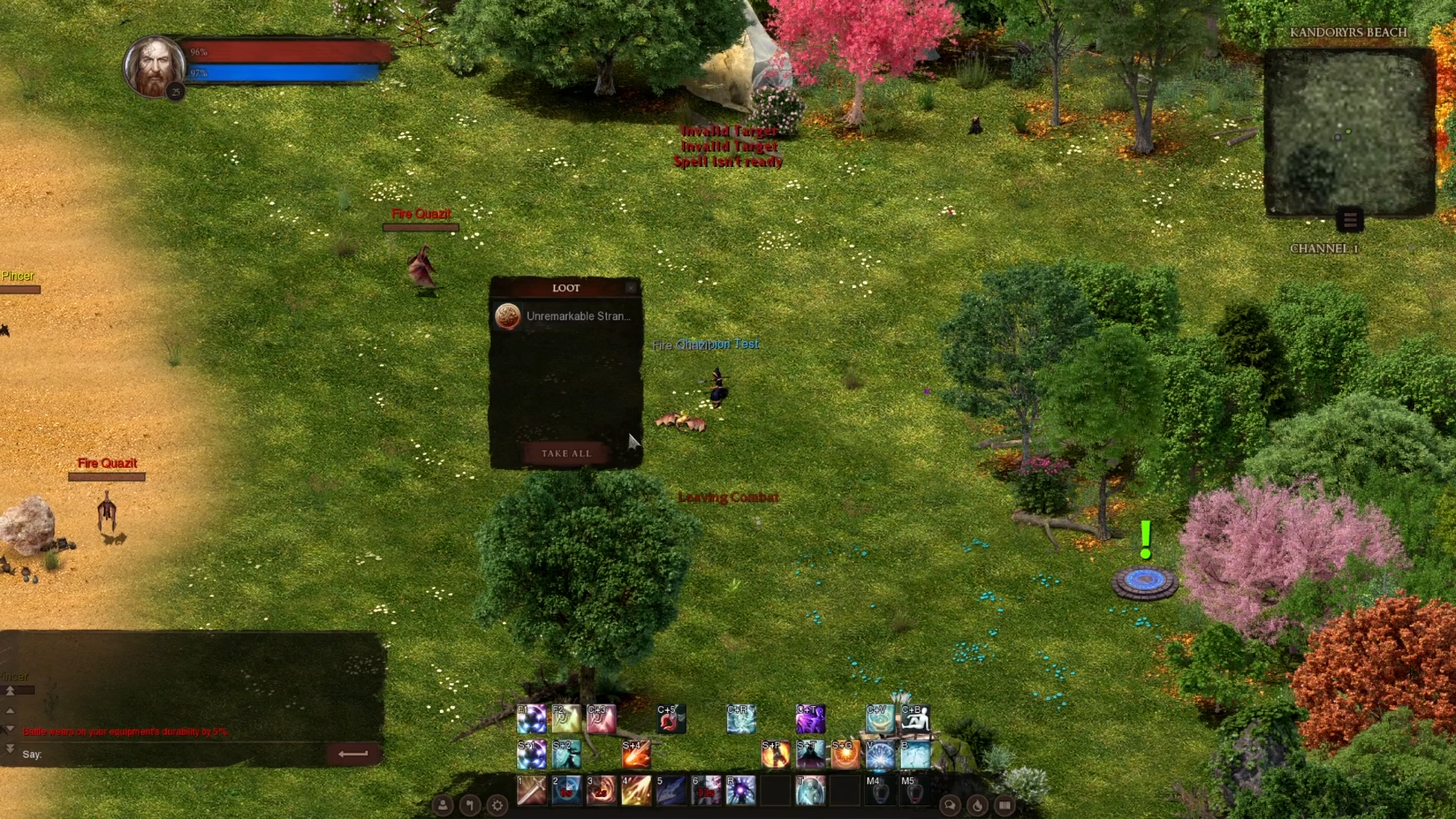Close the Loot window

click(631, 288)
